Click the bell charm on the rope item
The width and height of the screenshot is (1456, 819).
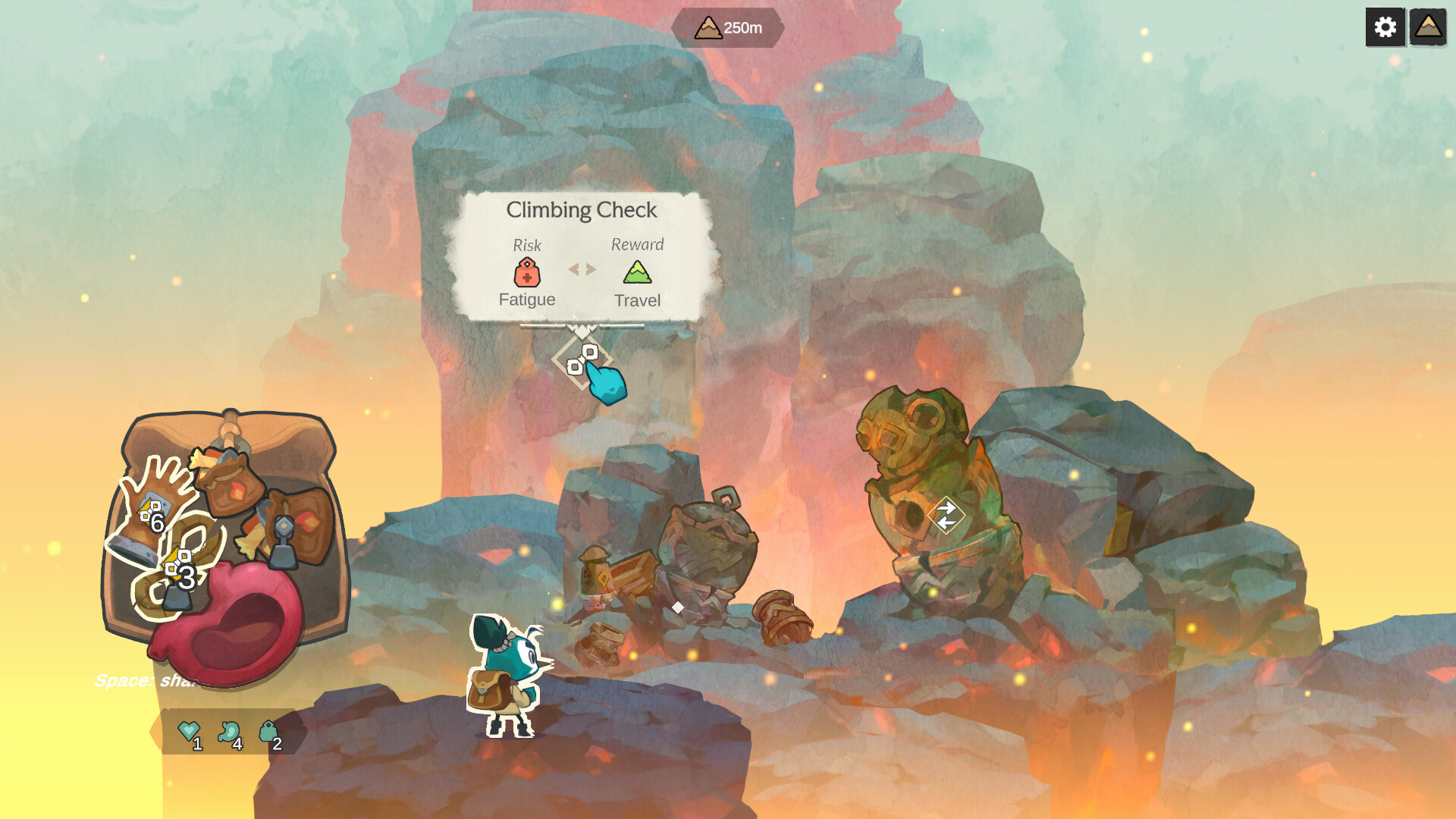(177, 599)
